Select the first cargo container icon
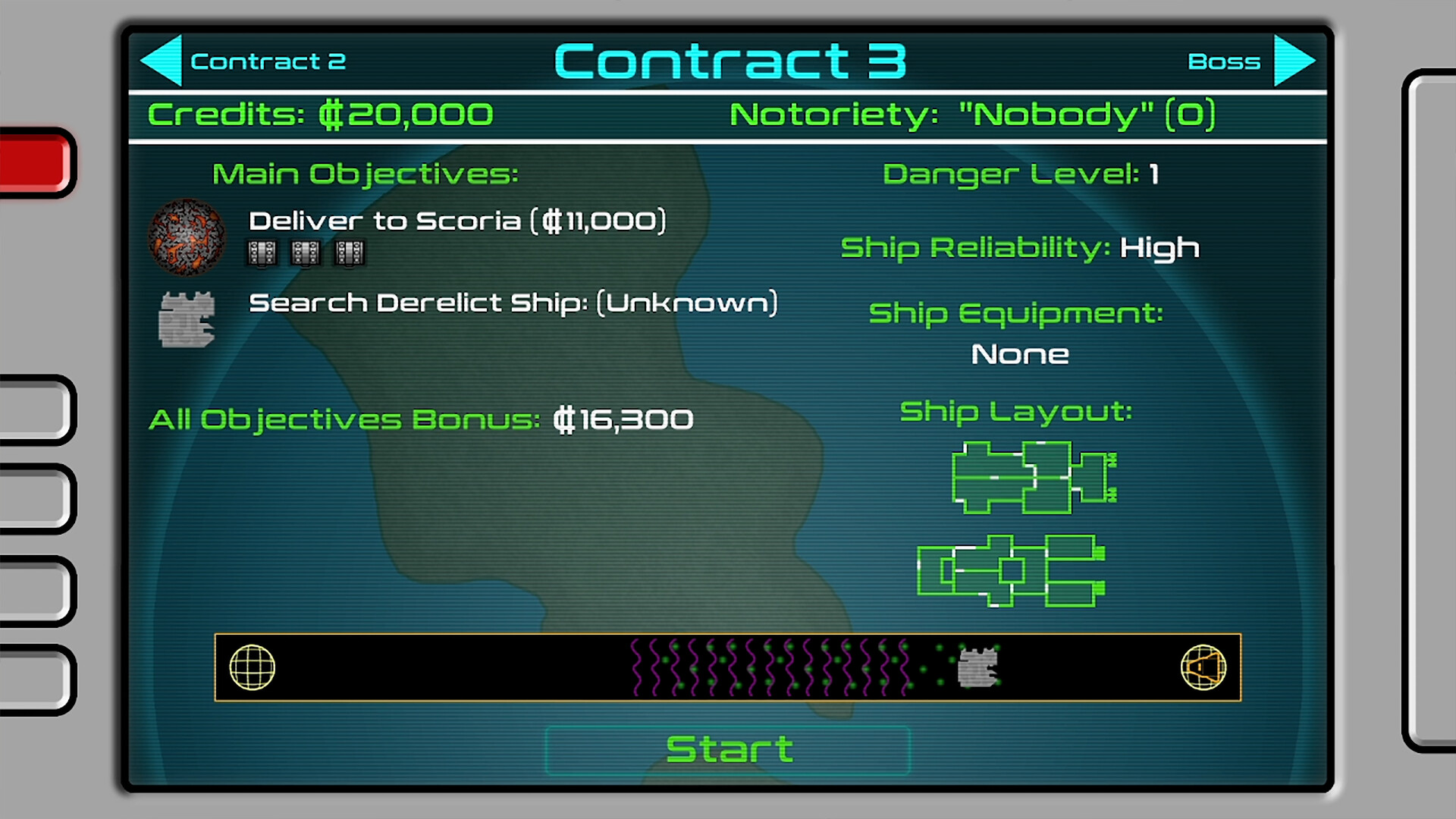This screenshot has width=1456, height=819. (x=262, y=253)
